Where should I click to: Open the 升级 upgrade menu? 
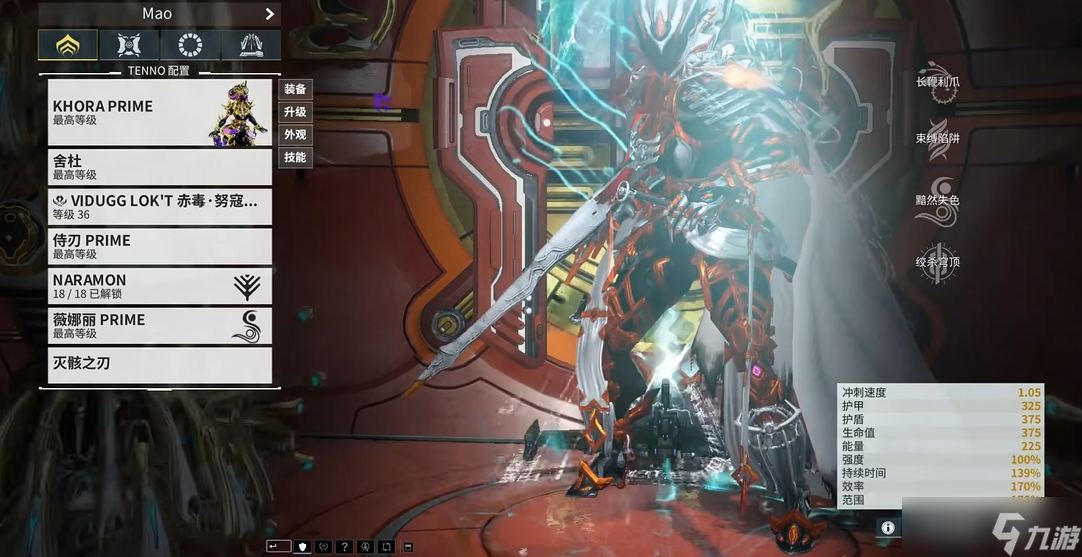(x=295, y=112)
